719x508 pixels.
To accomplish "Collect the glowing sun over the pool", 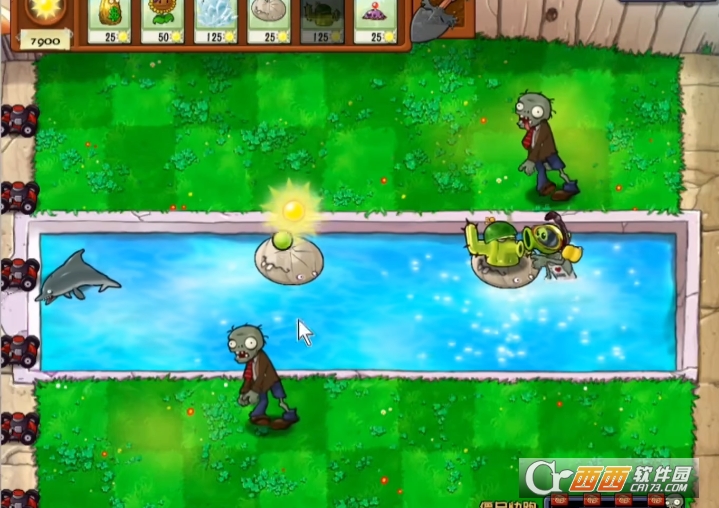I will click(x=292, y=210).
